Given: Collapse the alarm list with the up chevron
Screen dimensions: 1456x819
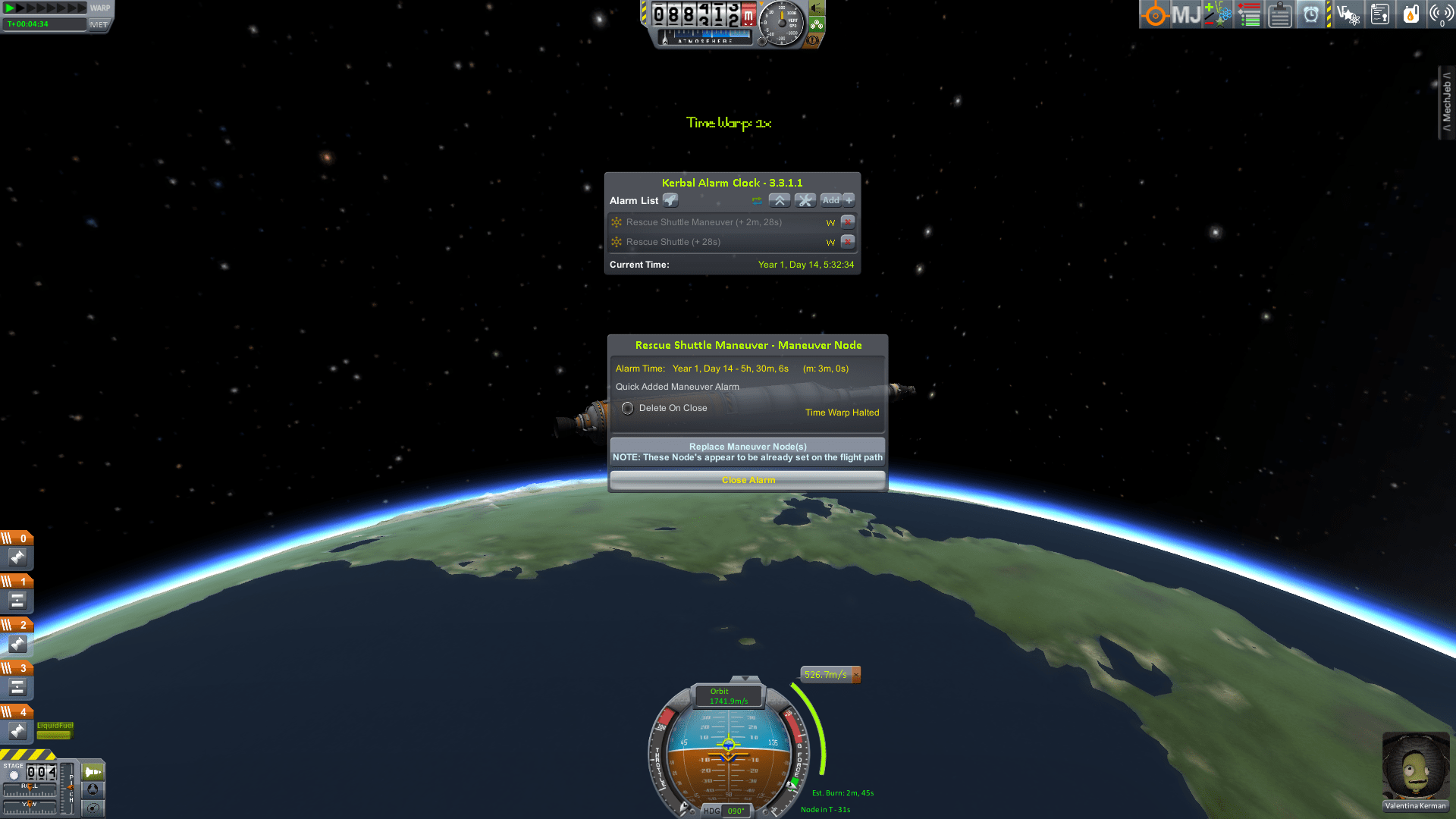Looking at the screenshot, I should point(780,200).
